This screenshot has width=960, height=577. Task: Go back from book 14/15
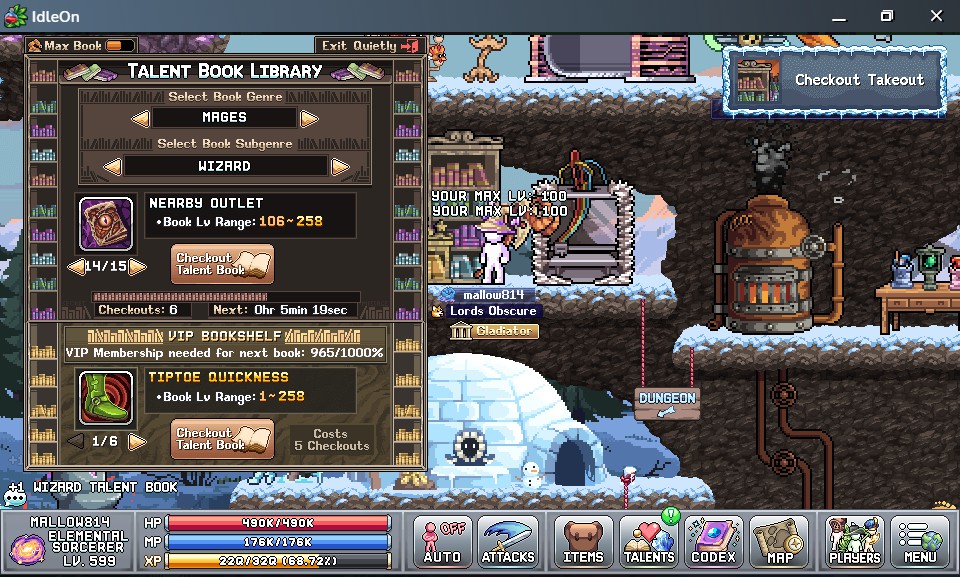click(74, 267)
